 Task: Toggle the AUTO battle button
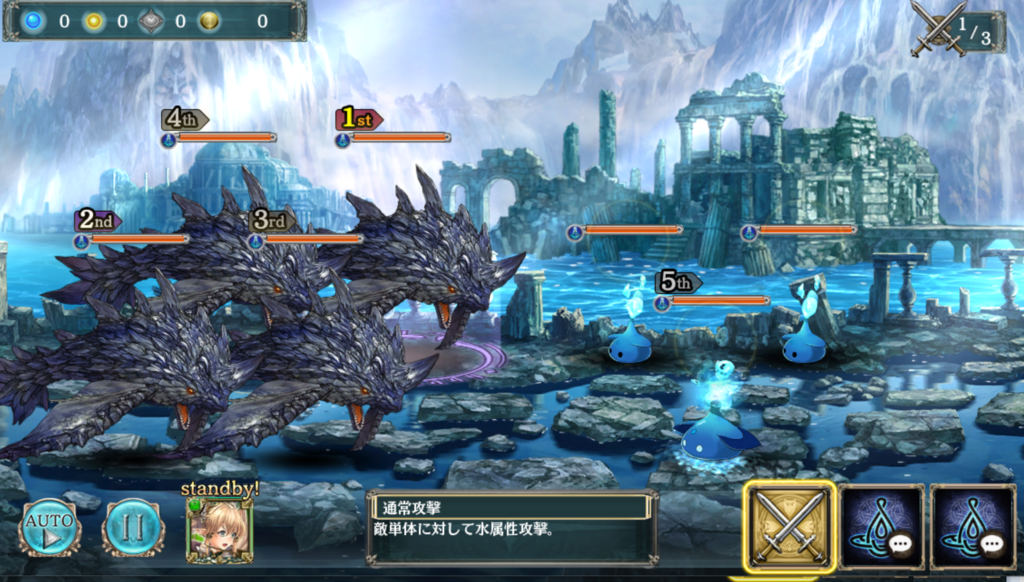[x=48, y=528]
